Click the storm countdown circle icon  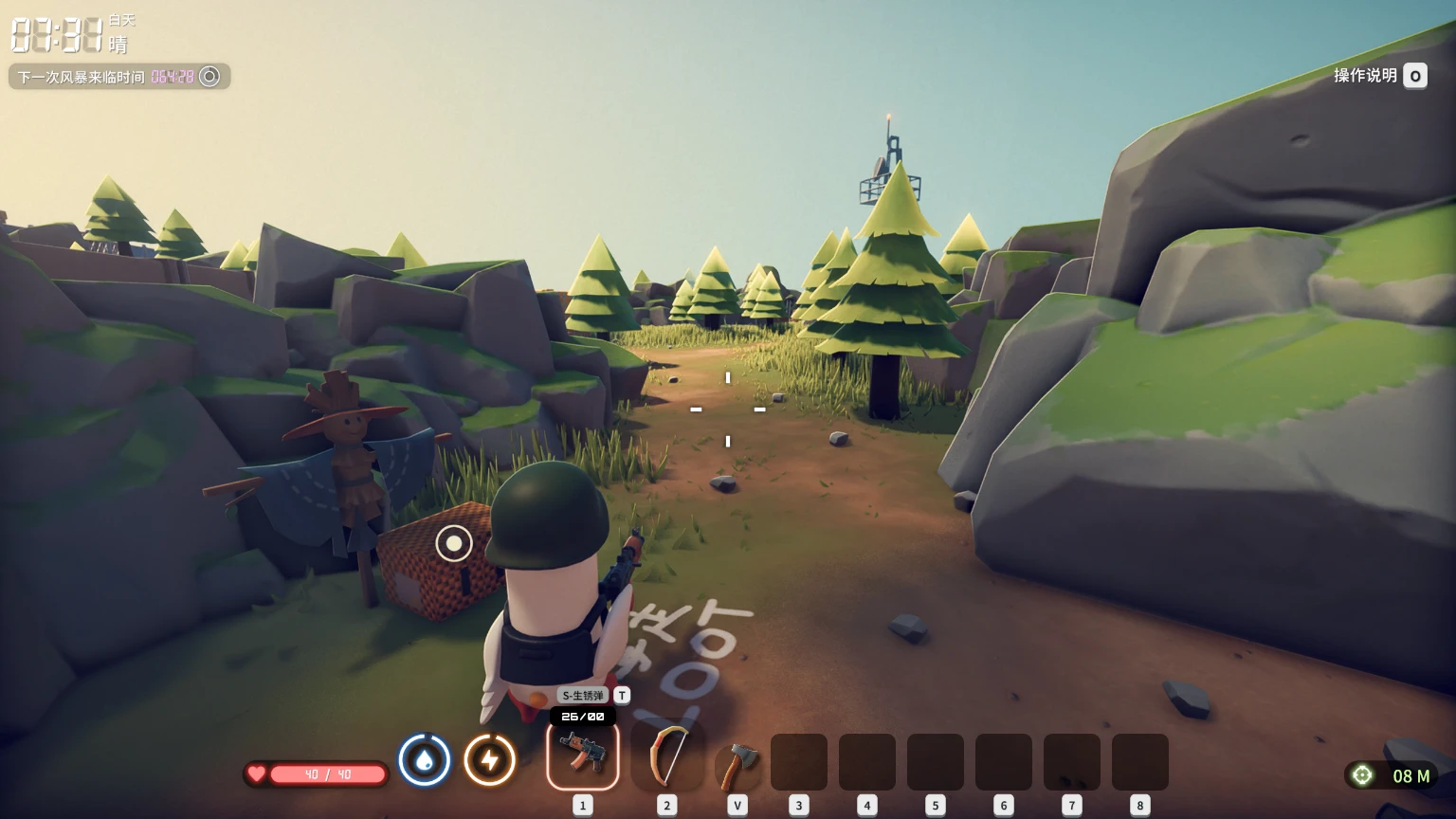pos(209,77)
